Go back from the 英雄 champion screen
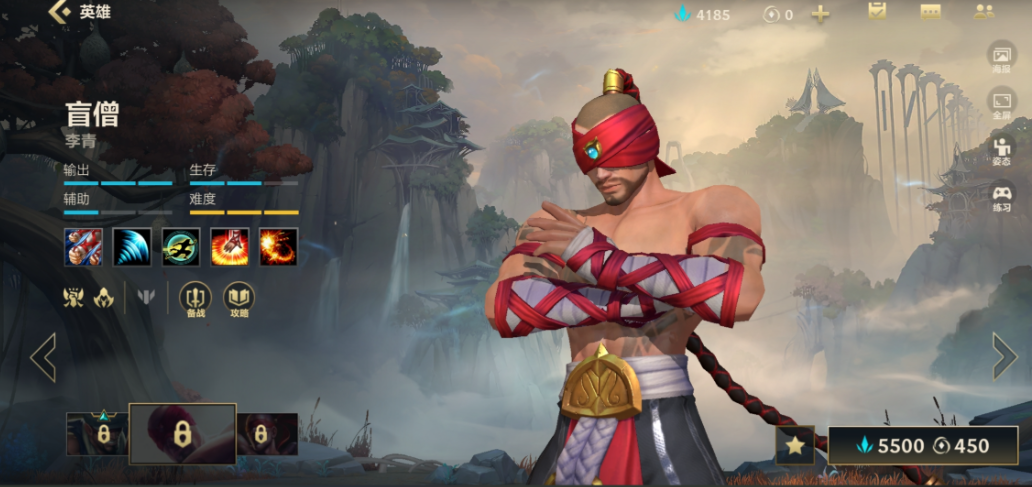Image resolution: width=1032 pixels, height=487 pixels. (62, 13)
